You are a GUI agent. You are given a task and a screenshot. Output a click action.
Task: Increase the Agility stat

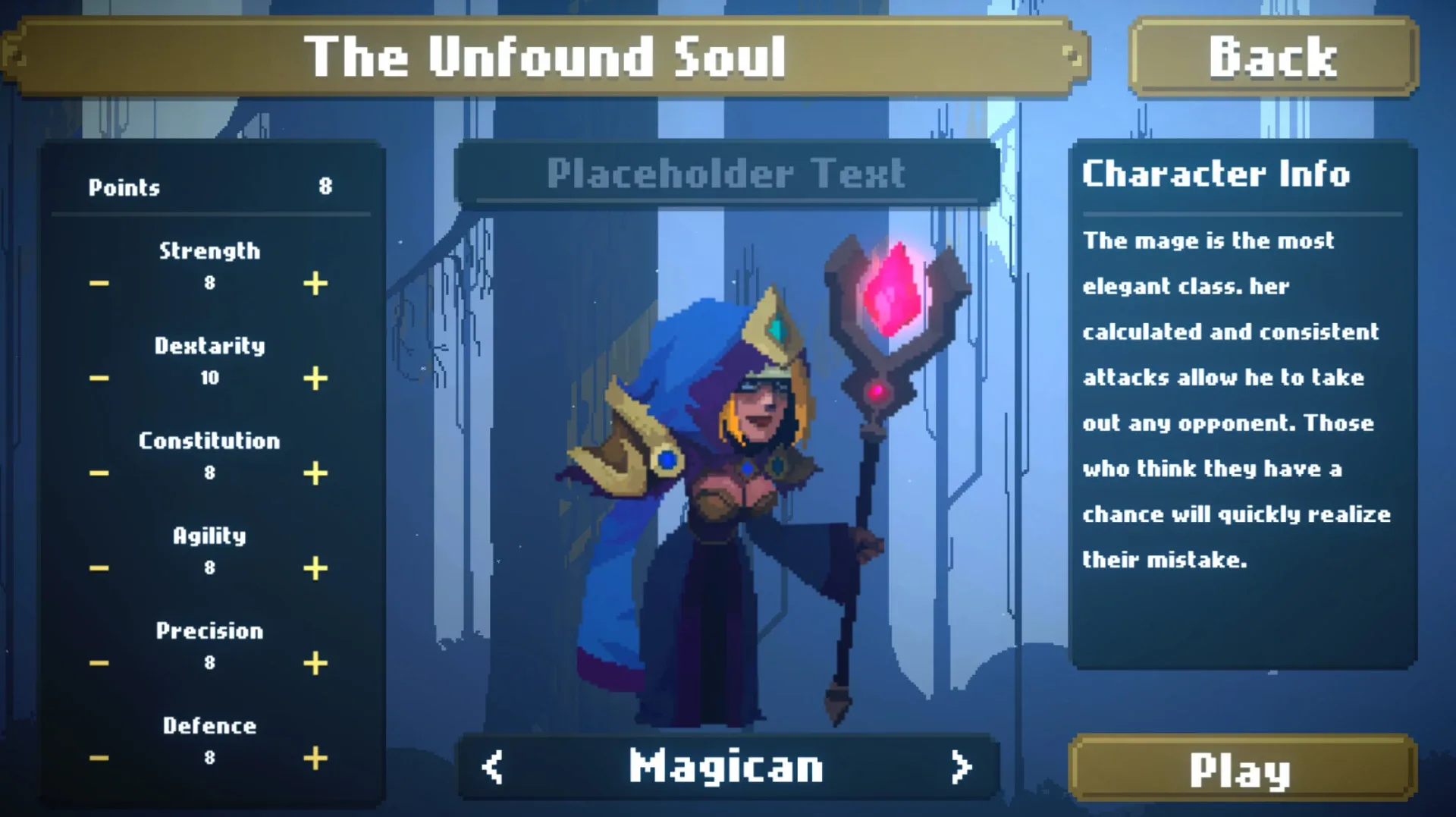[315, 567]
